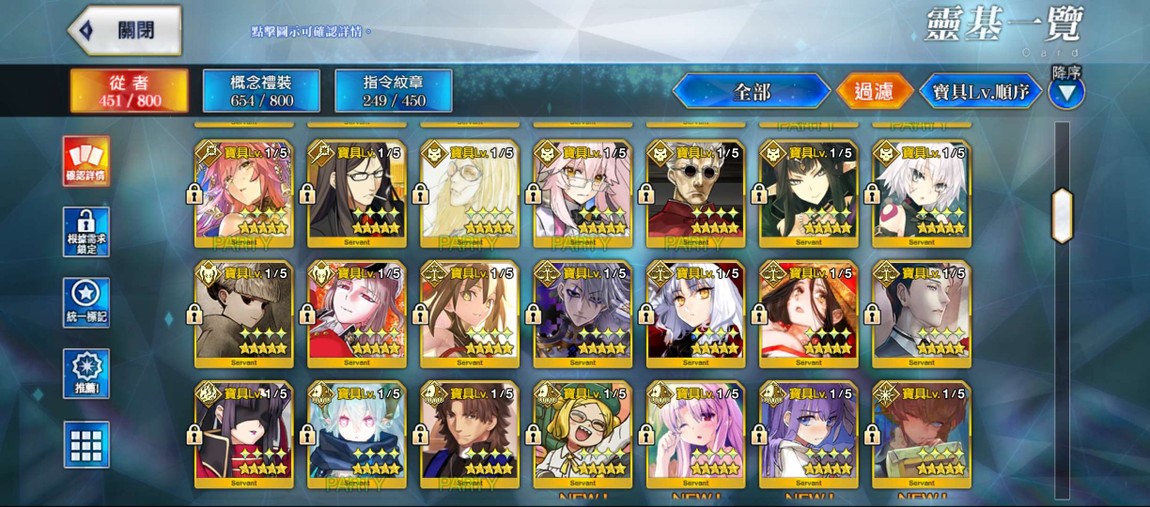Choose the 根據需求鎖定 lock mode
This screenshot has width=1150, height=507.
(86, 232)
